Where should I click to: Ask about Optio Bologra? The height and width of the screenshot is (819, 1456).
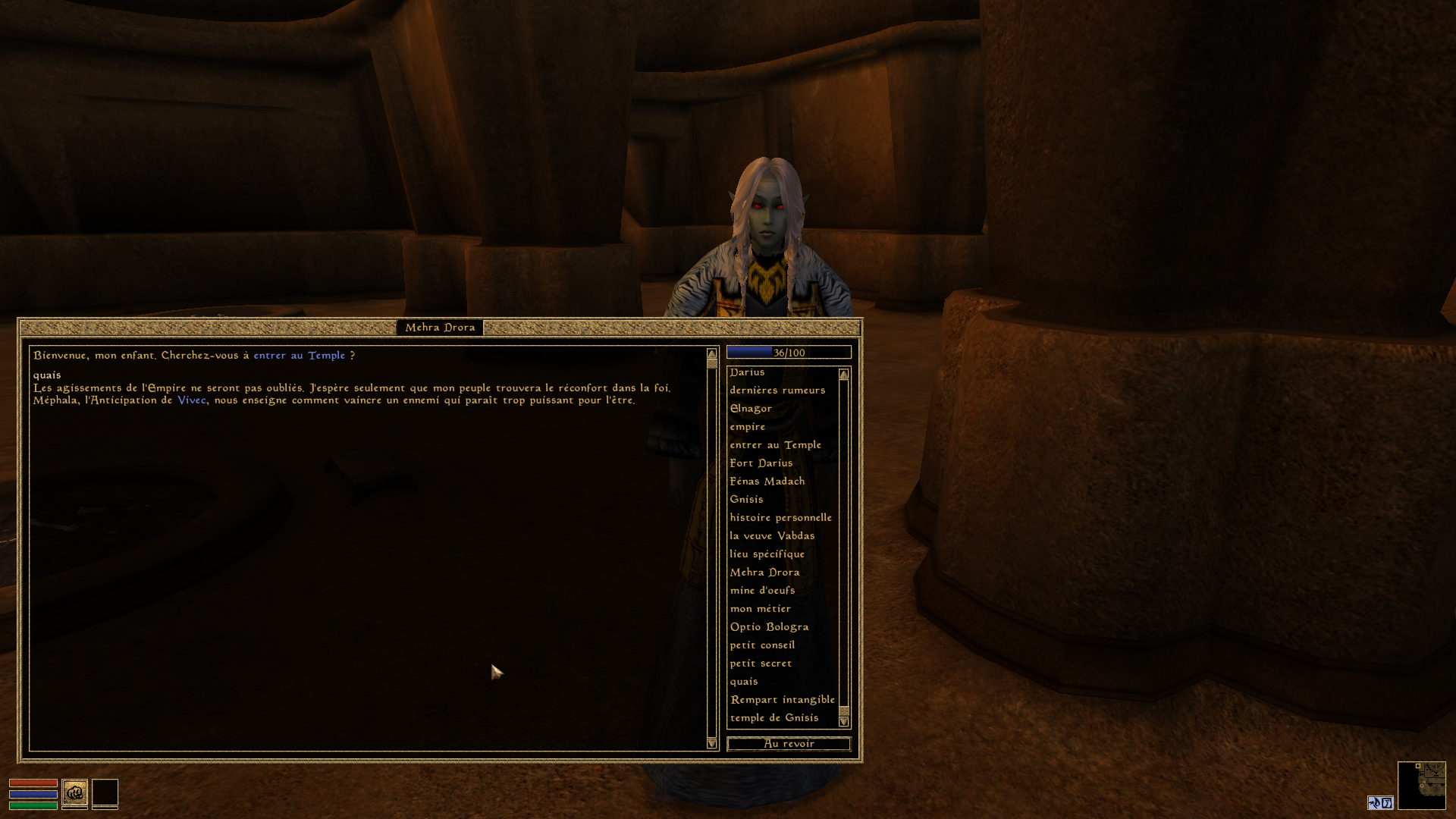pyautogui.click(x=769, y=627)
